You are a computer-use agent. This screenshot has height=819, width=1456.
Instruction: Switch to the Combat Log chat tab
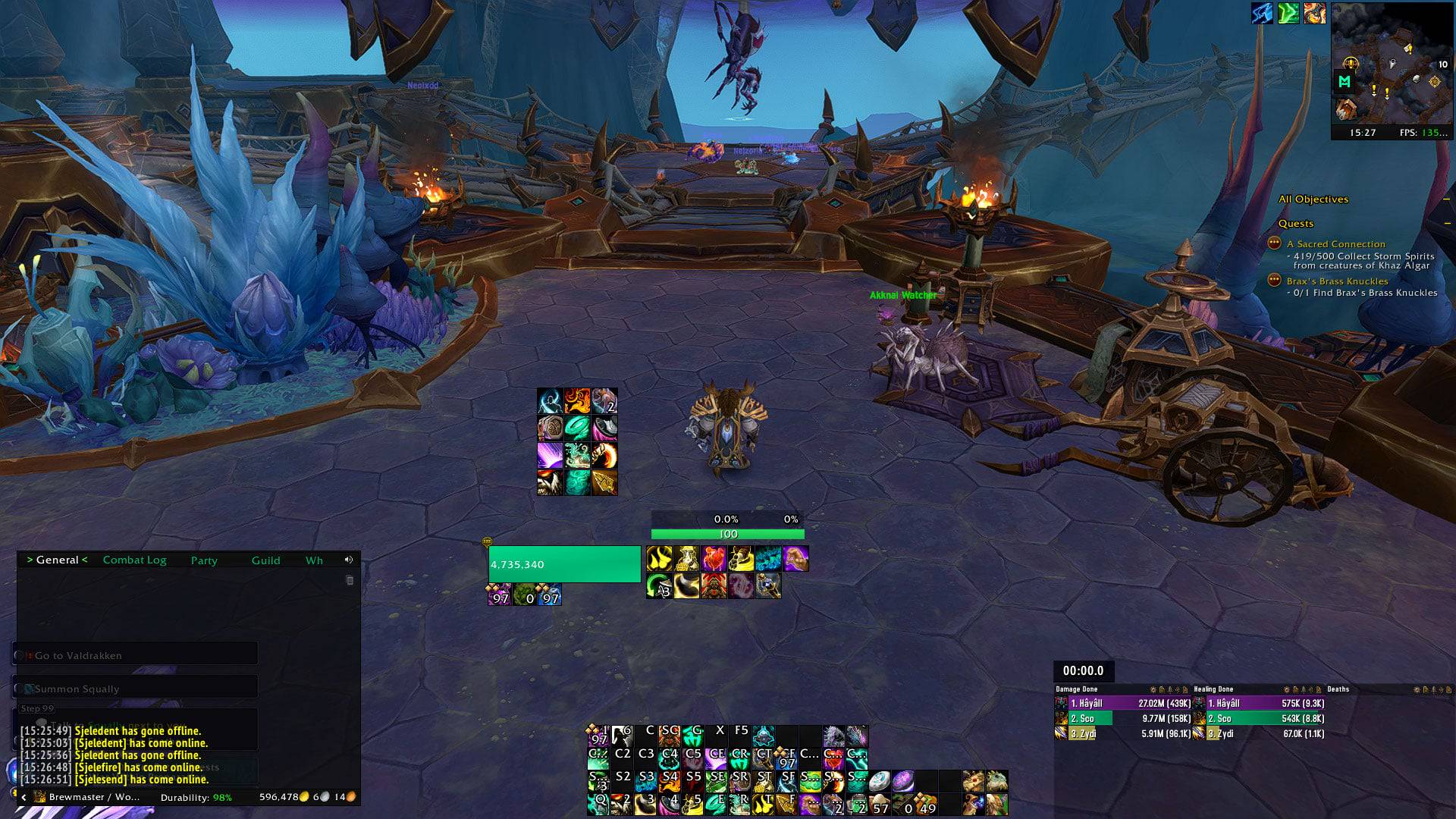134,560
